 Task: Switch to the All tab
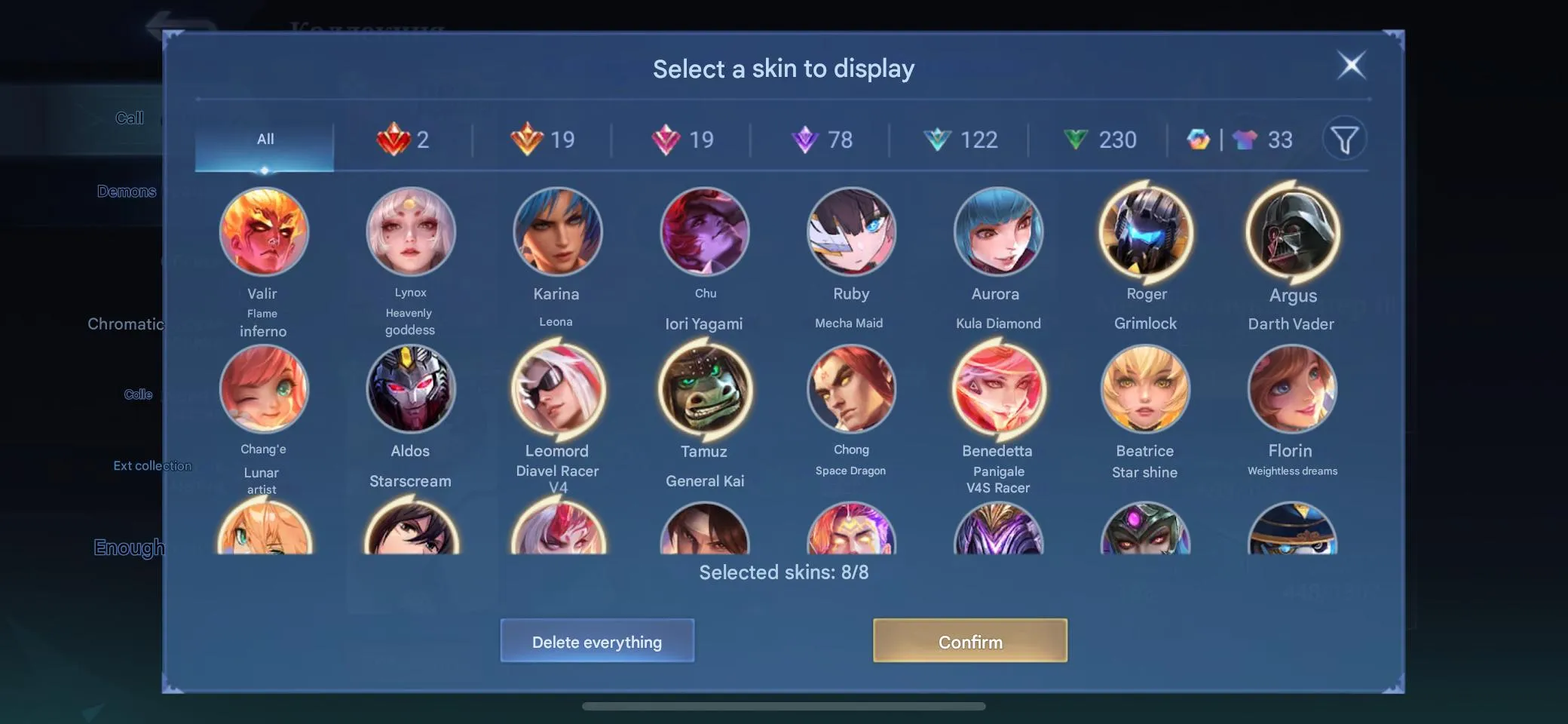[265, 139]
